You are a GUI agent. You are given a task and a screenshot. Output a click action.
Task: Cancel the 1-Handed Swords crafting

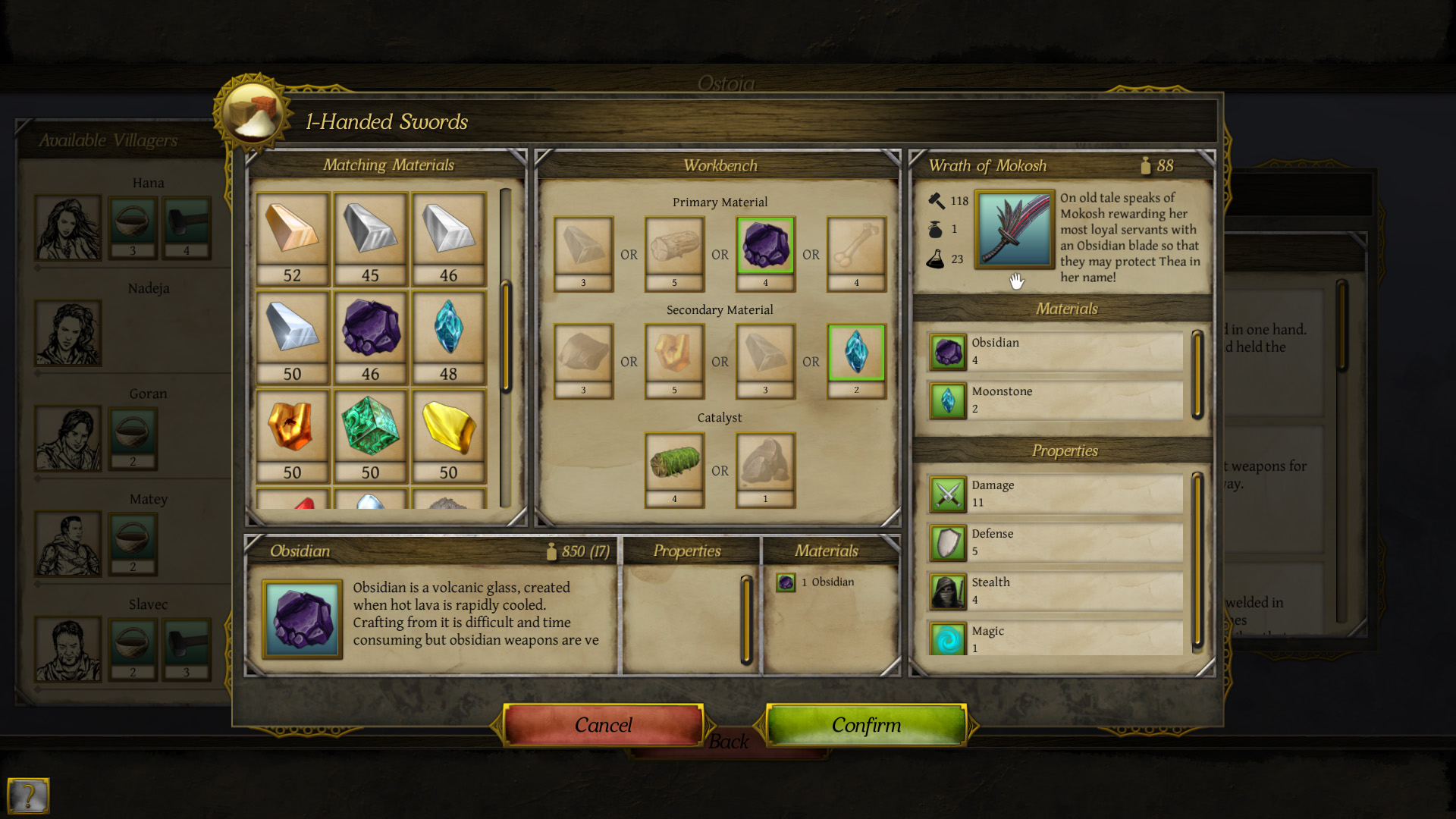[x=603, y=725]
